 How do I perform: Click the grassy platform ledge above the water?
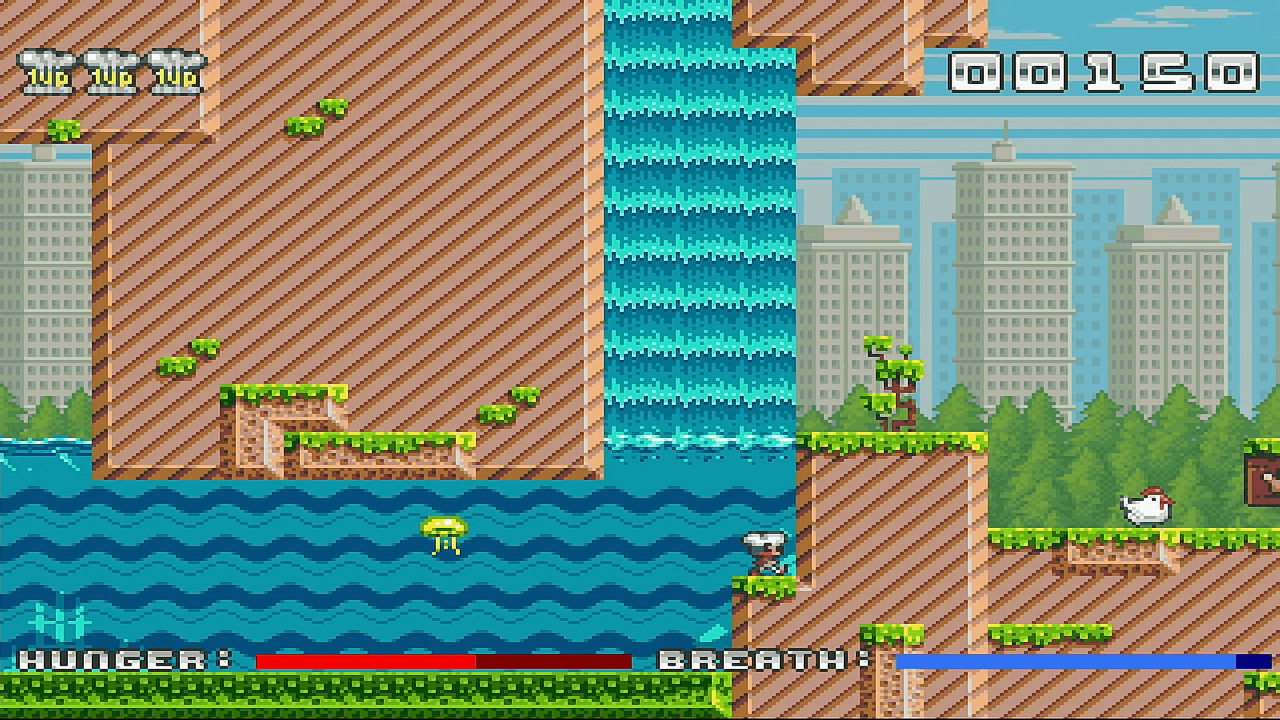click(x=380, y=440)
